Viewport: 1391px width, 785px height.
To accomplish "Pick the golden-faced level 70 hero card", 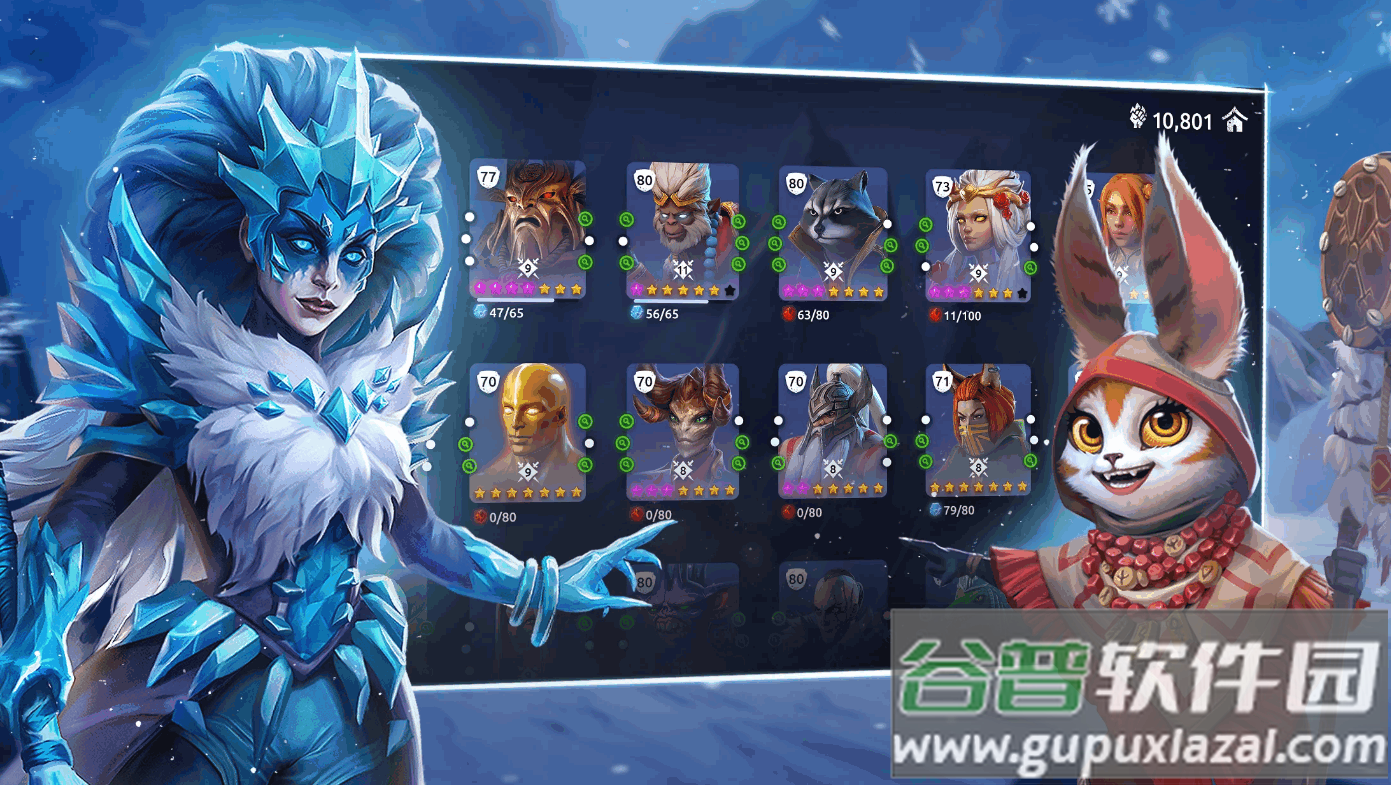I will (528, 432).
